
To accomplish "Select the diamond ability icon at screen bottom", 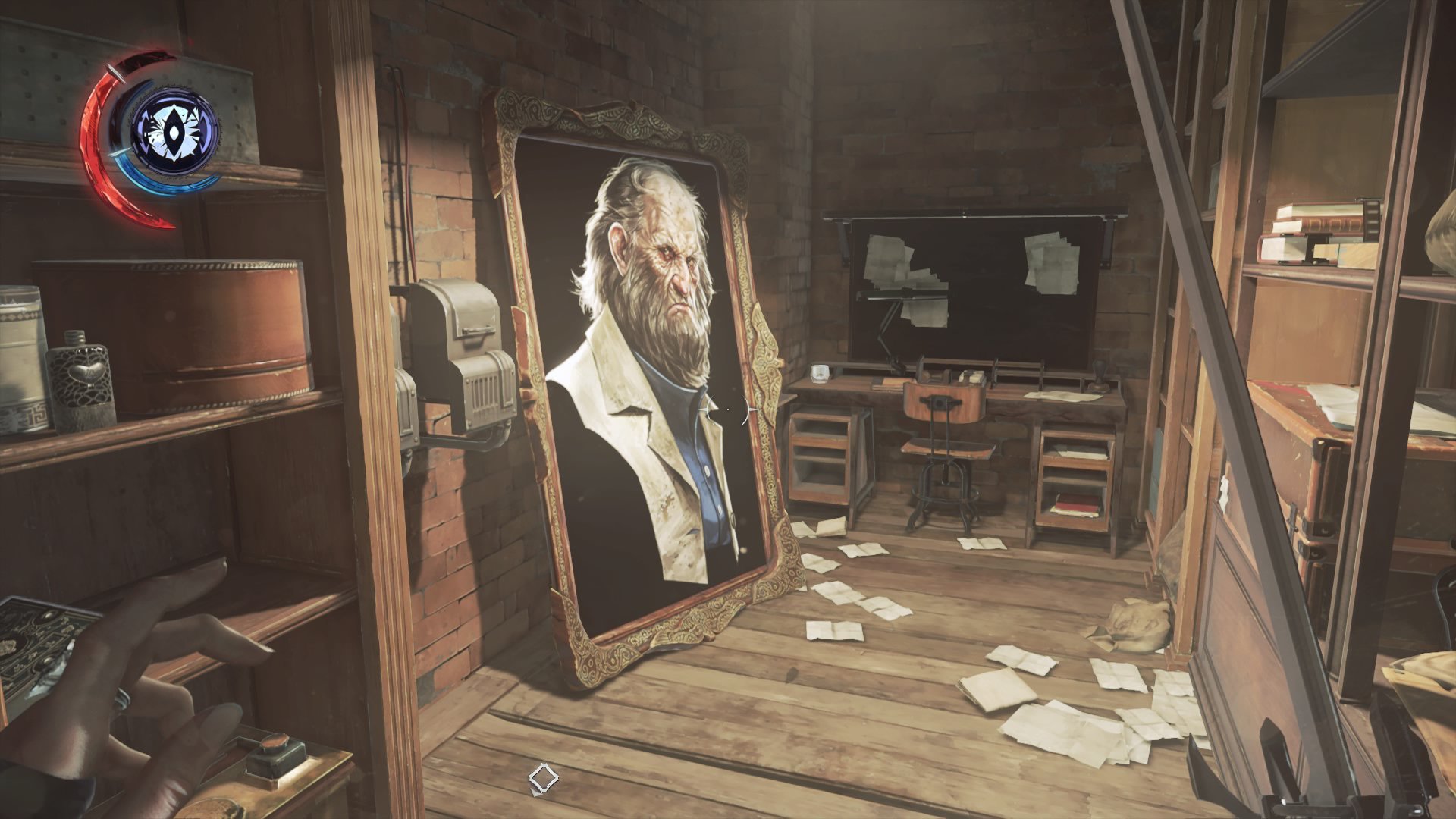I will tap(543, 777).
